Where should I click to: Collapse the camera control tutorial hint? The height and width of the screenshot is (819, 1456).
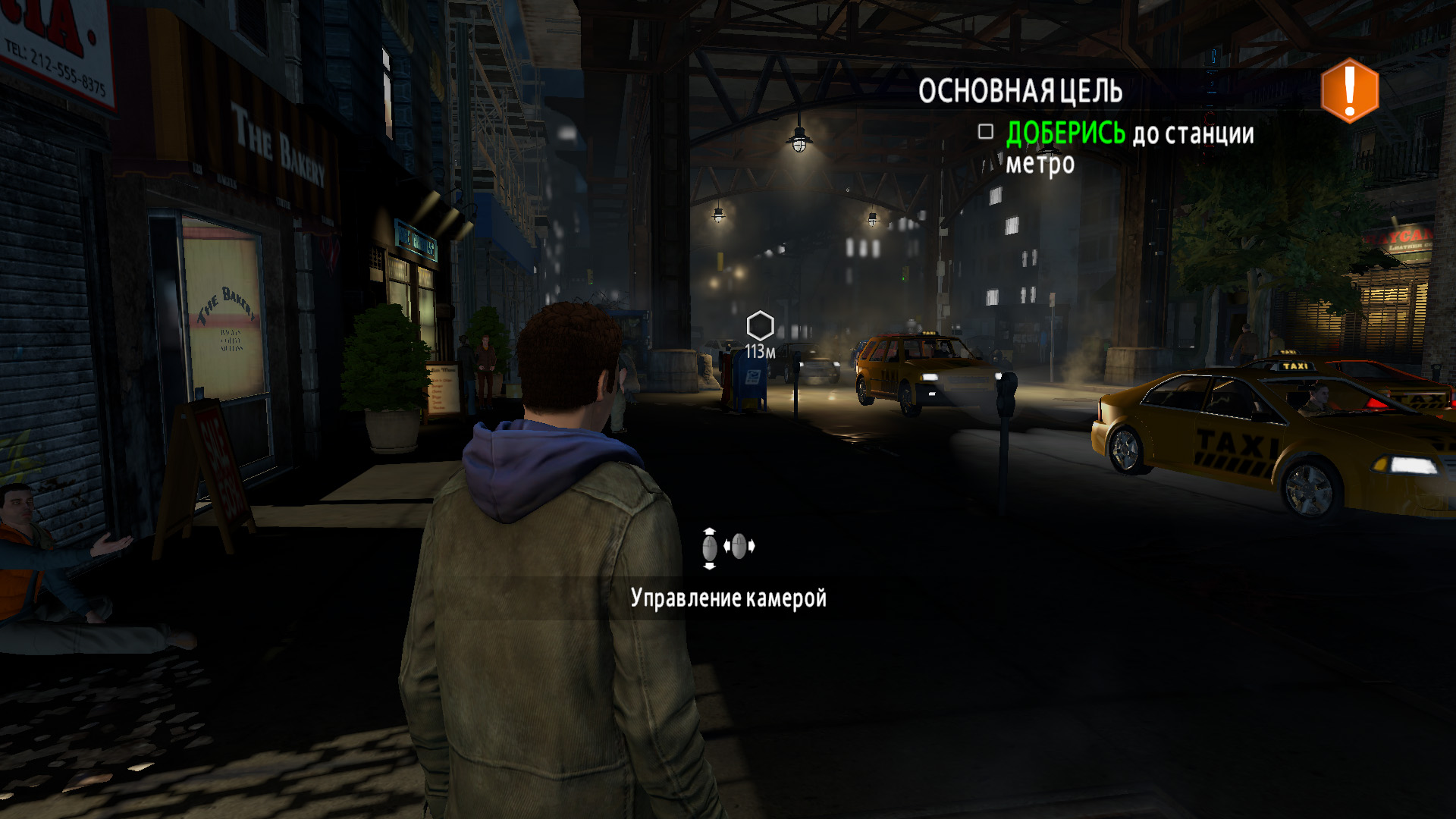pos(730,599)
